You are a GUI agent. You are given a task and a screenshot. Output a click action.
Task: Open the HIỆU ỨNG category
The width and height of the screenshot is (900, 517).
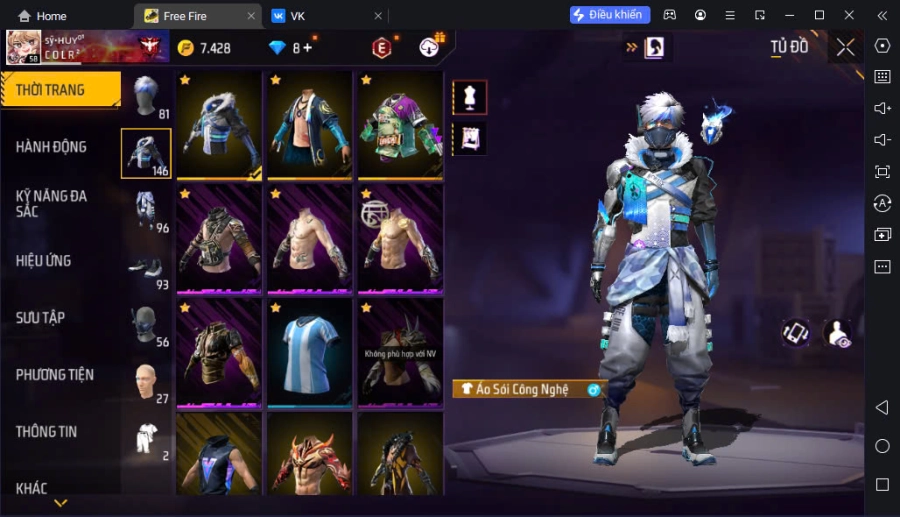(x=44, y=261)
